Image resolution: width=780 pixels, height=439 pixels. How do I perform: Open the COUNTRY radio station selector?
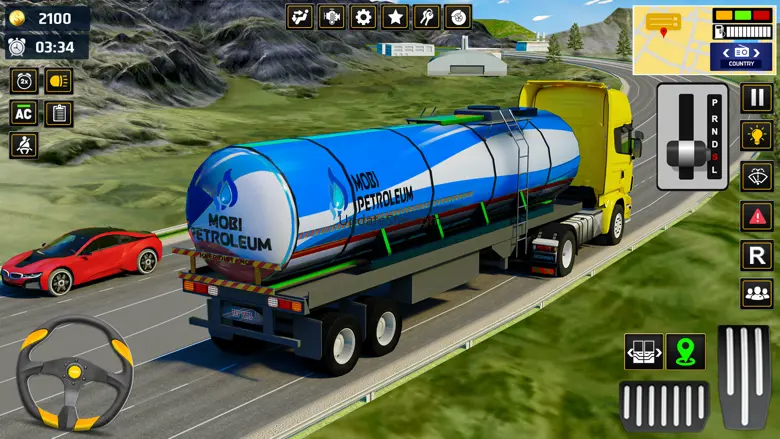741,55
